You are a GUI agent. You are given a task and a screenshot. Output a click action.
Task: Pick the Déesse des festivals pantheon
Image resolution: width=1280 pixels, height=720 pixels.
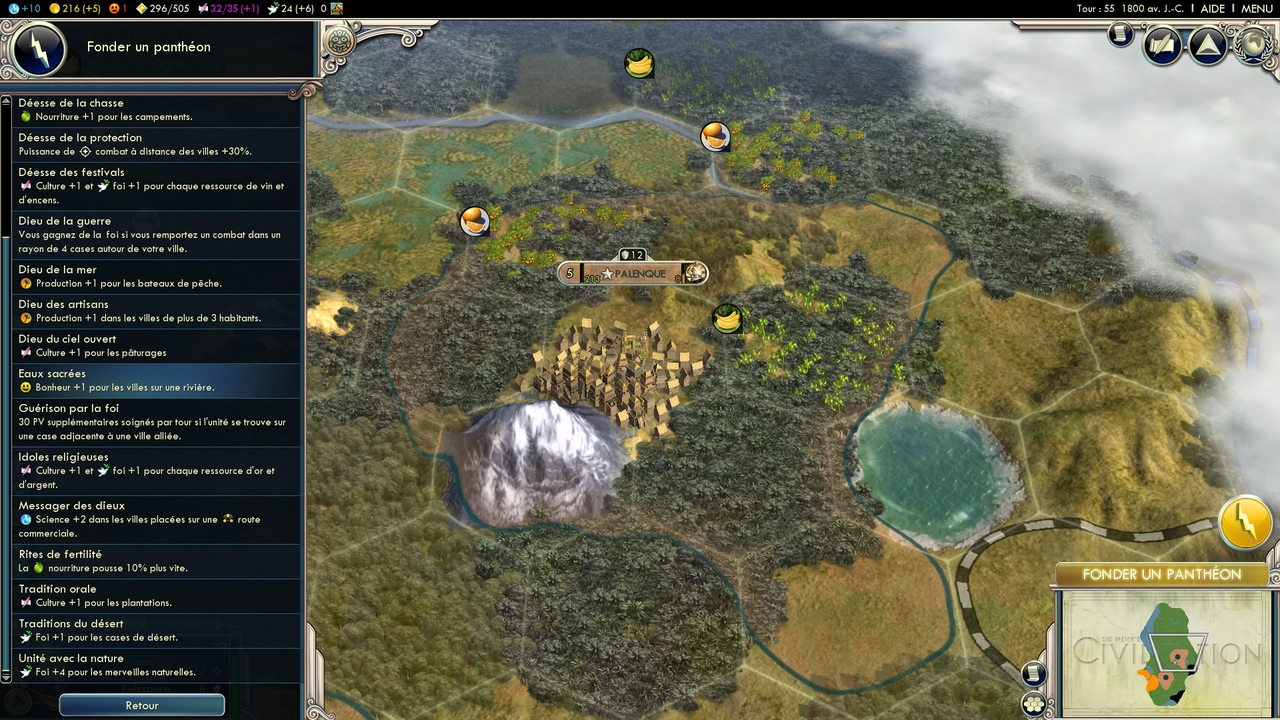(156, 186)
